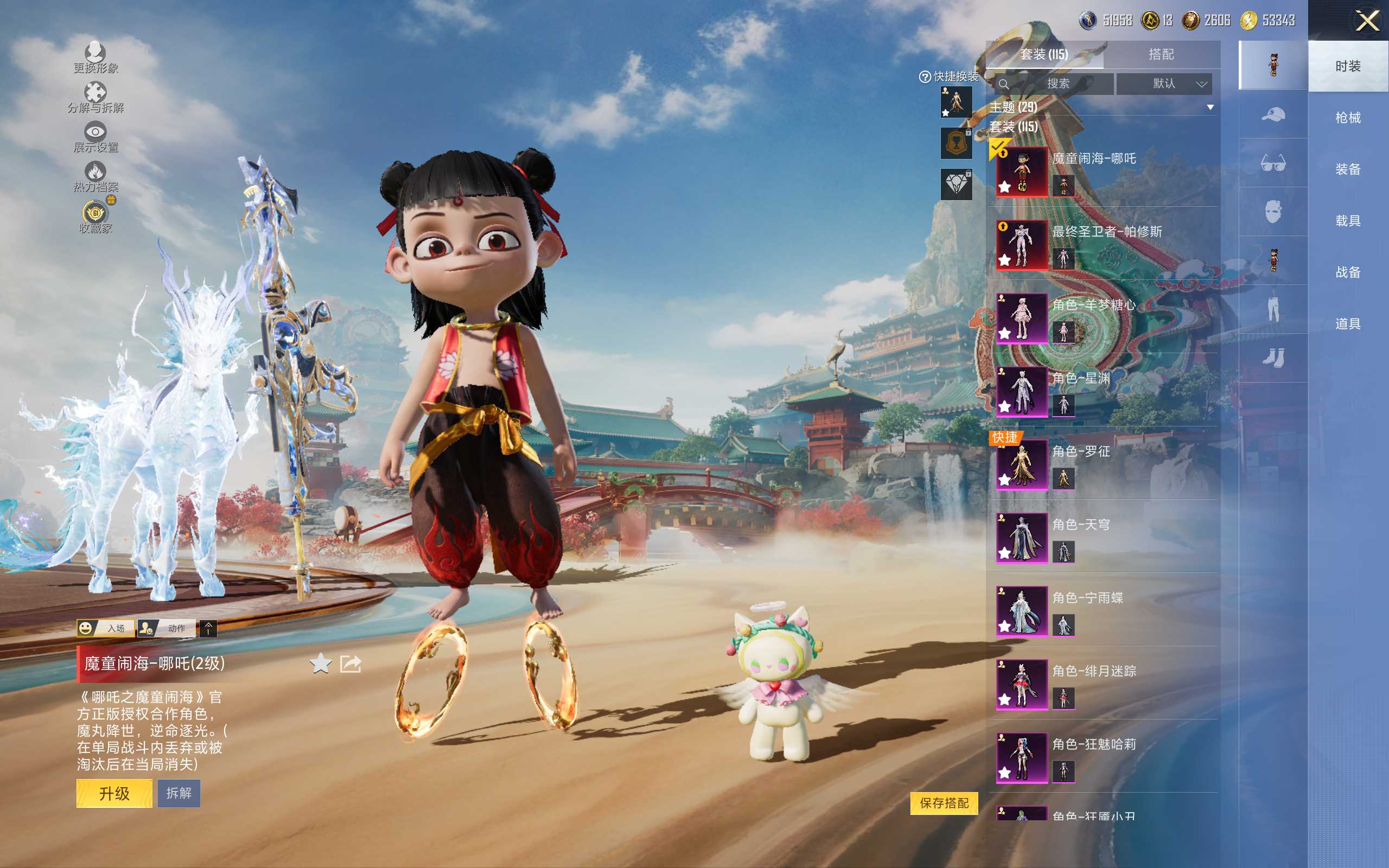Favorite the outfit with star icon
The height and width of the screenshot is (868, 1389).
320,664
